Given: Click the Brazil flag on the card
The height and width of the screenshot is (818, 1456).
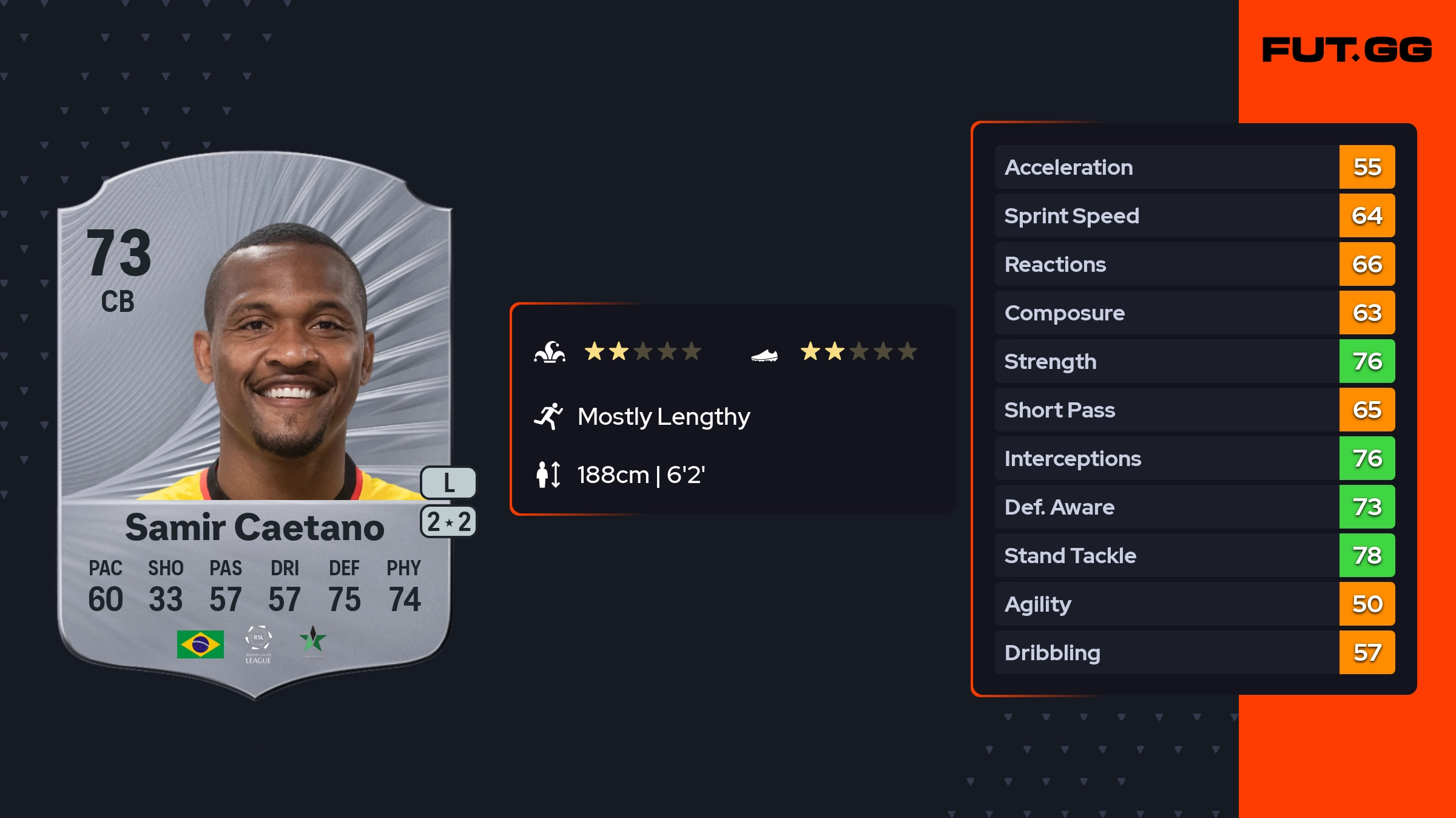Looking at the screenshot, I should (x=200, y=644).
